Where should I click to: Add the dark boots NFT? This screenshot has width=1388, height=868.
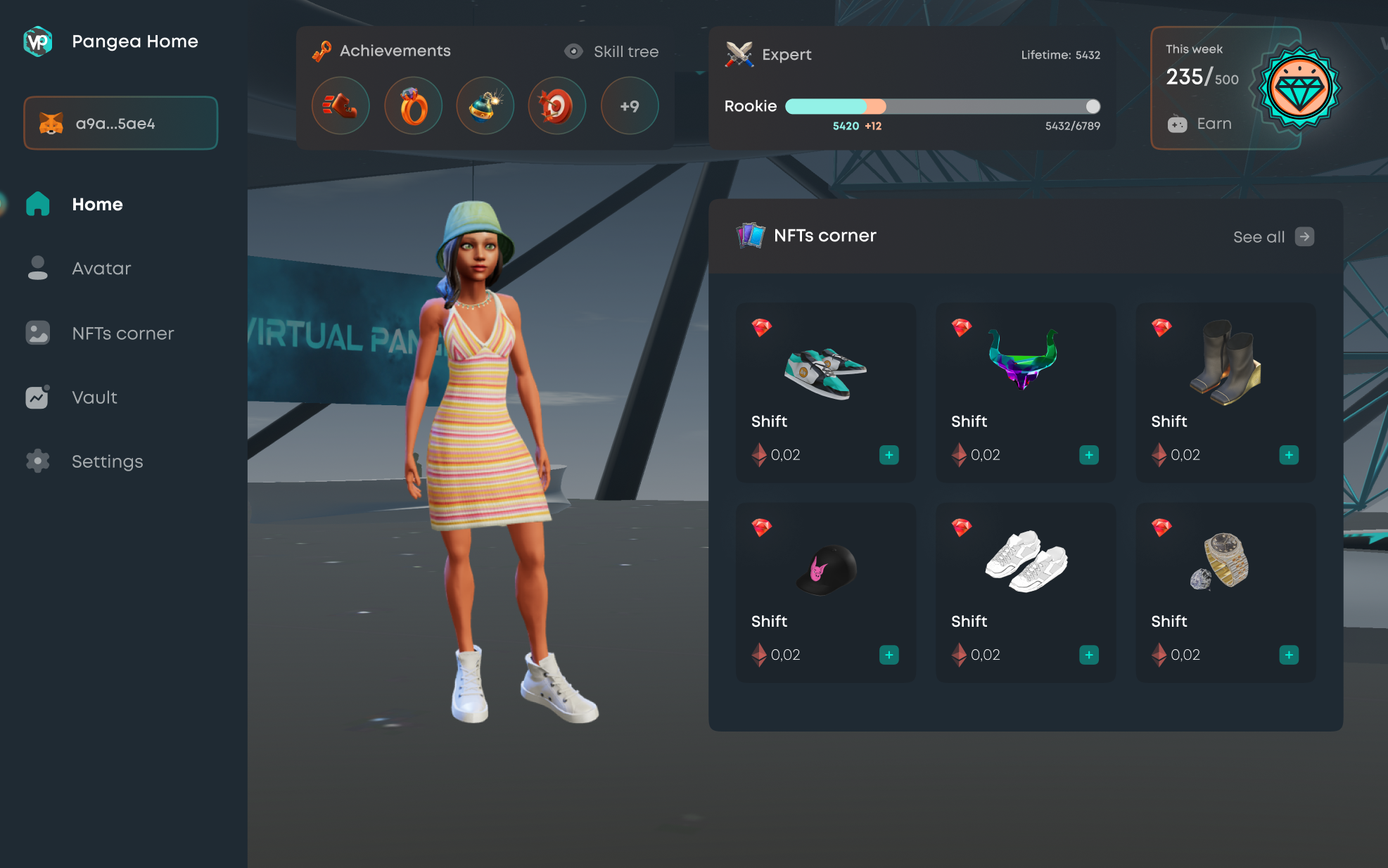click(x=1288, y=455)
